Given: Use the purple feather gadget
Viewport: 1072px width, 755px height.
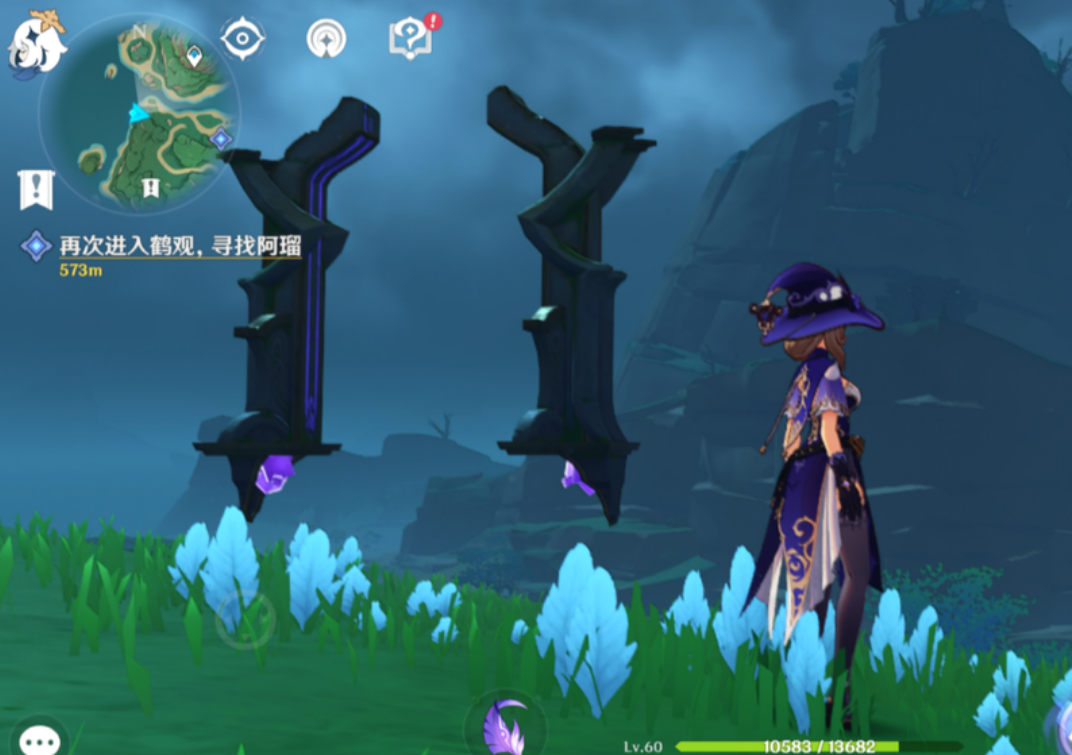Looking at the screenshot, I should 505,727.
